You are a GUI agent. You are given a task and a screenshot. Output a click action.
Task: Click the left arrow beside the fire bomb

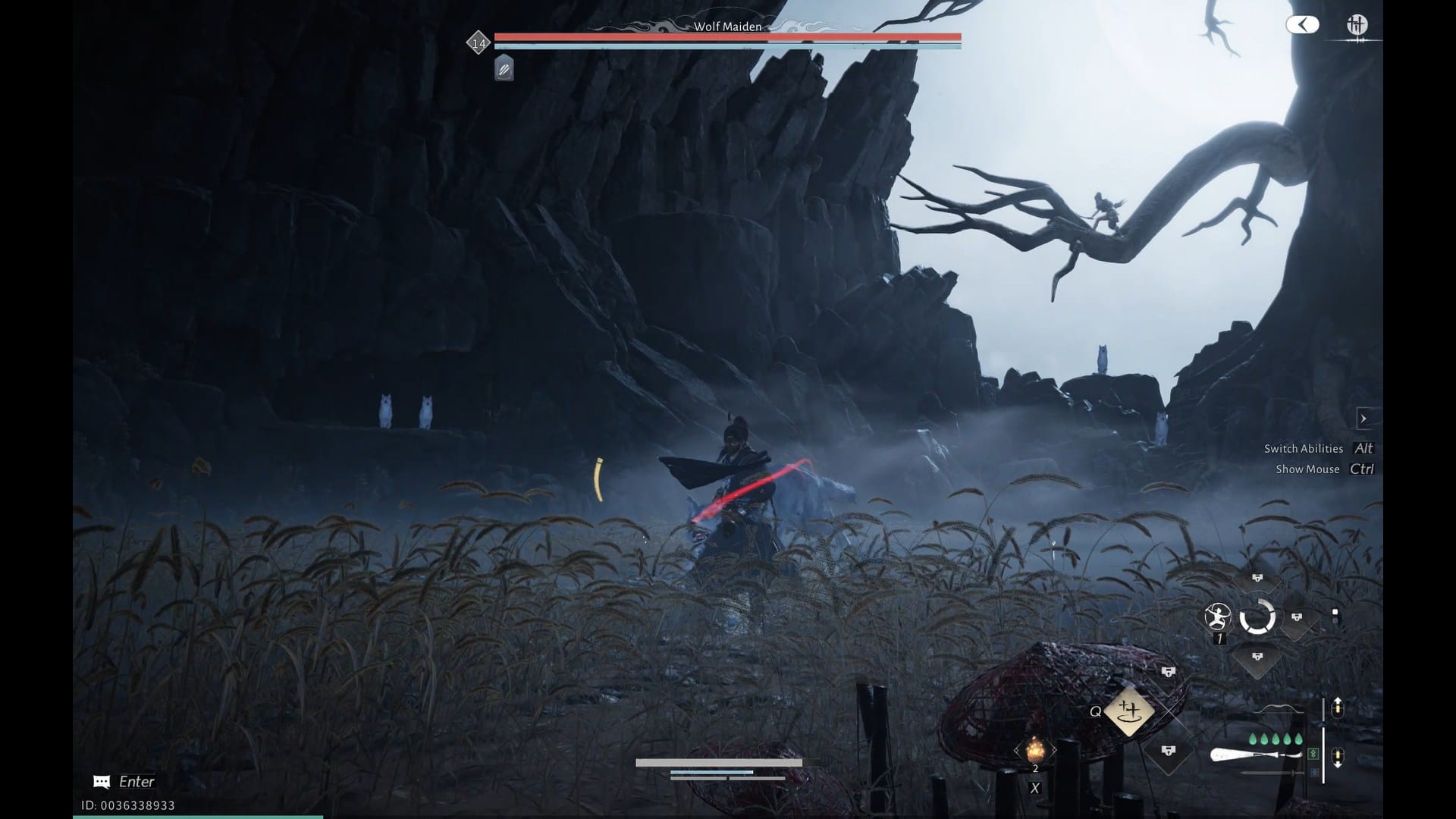(1016, 750)
